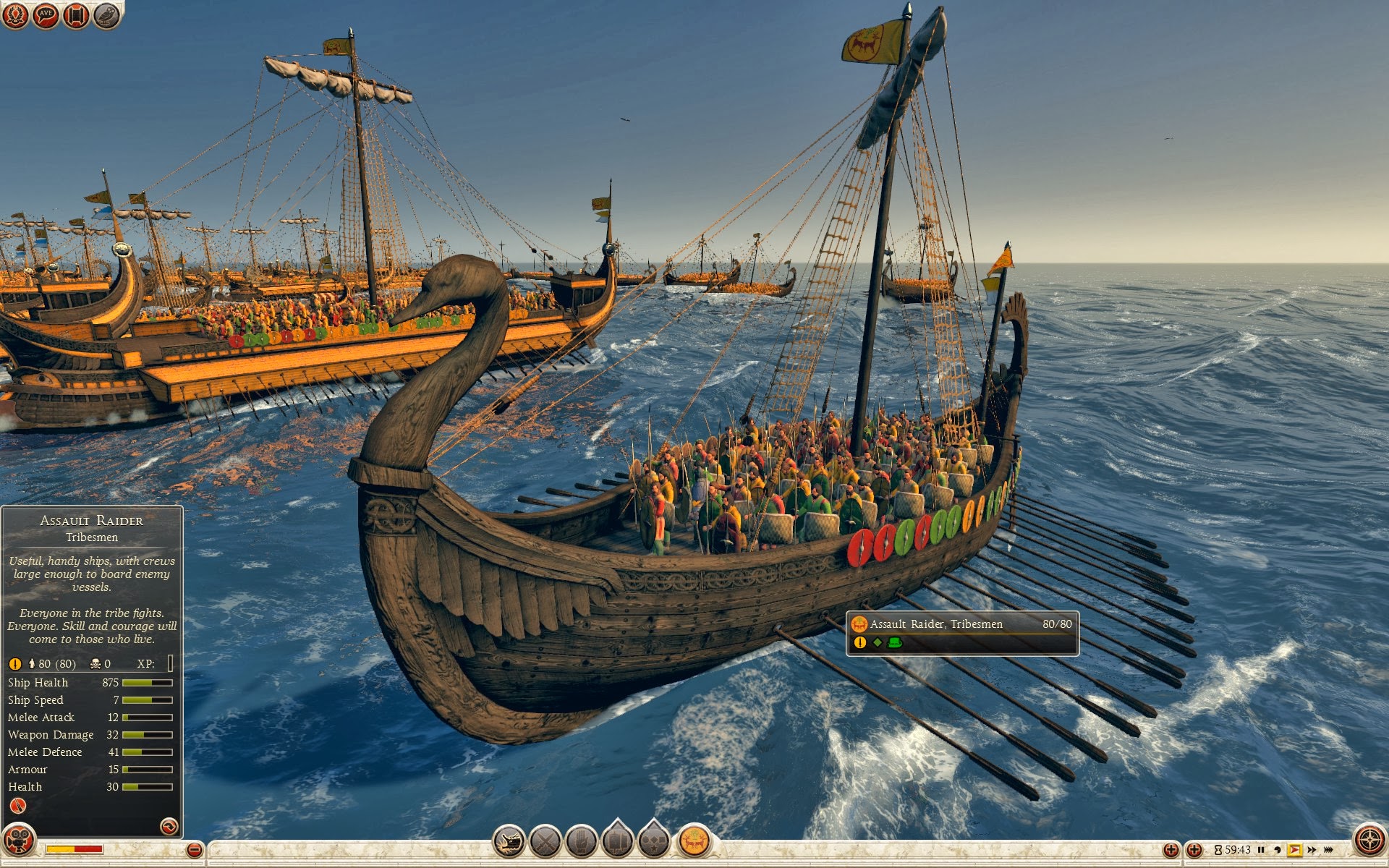Set battle speed to fastest arrows
This screenshot has width=1389, height=868.
click(x=1328, y=850)
